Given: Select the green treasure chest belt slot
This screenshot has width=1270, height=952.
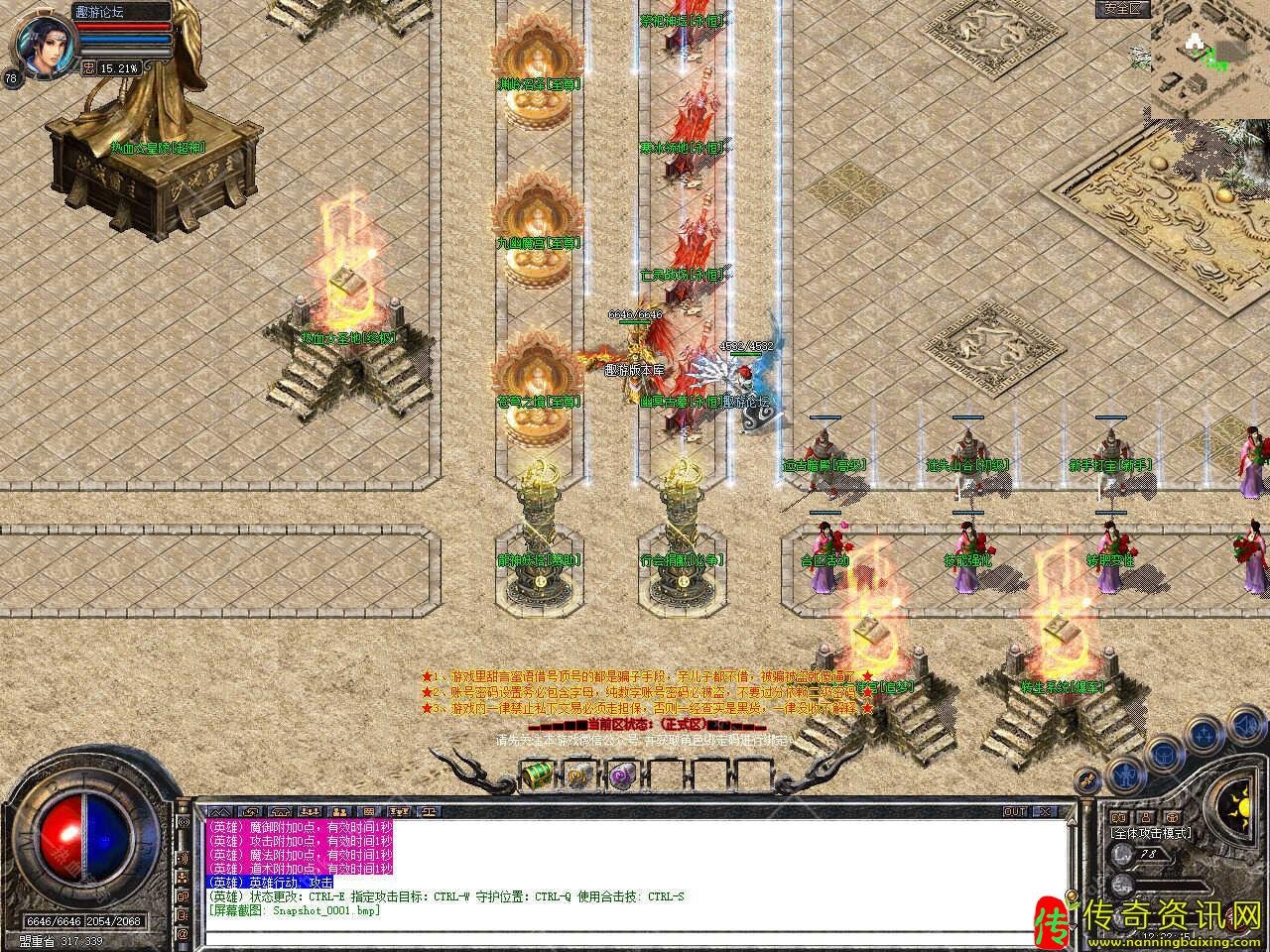Looking at the screenshot, I should (537, 772).
